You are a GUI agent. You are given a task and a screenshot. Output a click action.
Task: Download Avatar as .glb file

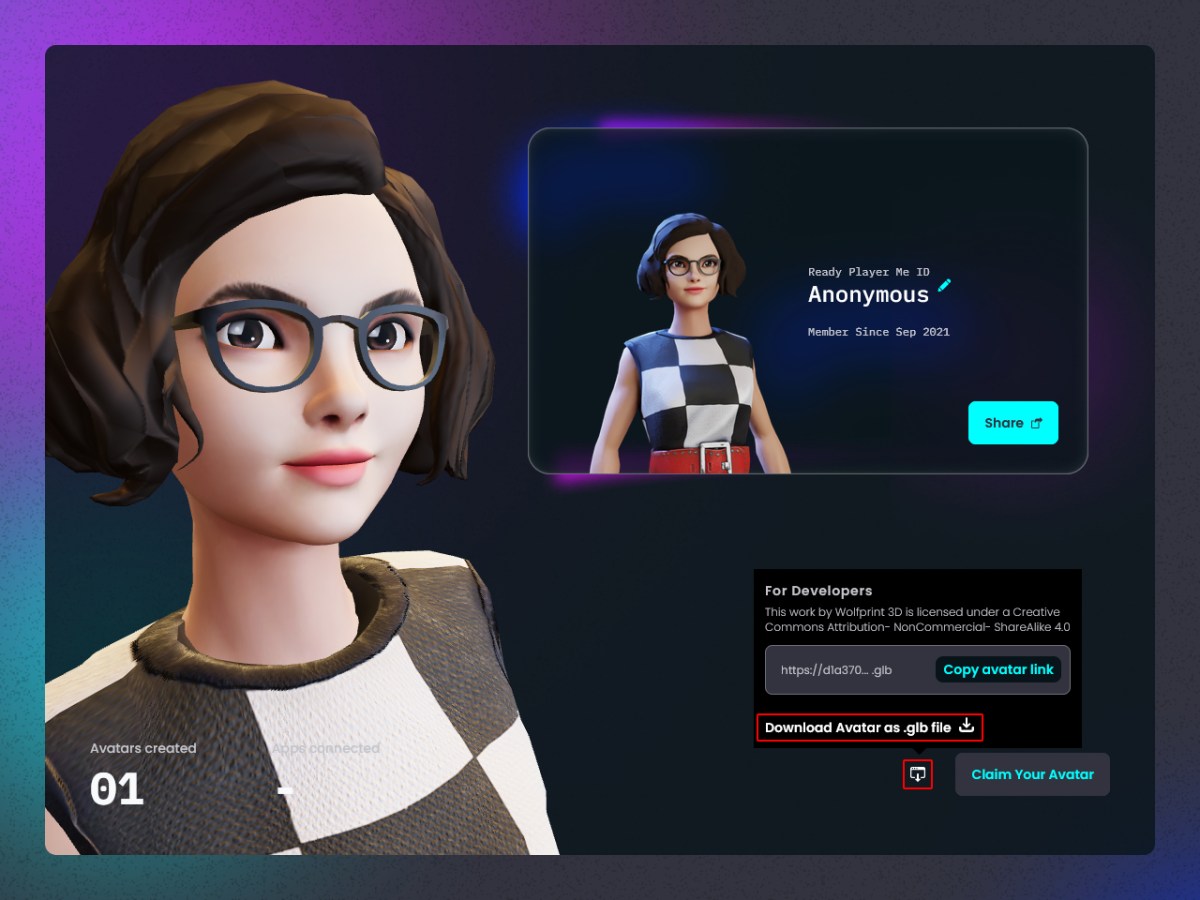869,727
